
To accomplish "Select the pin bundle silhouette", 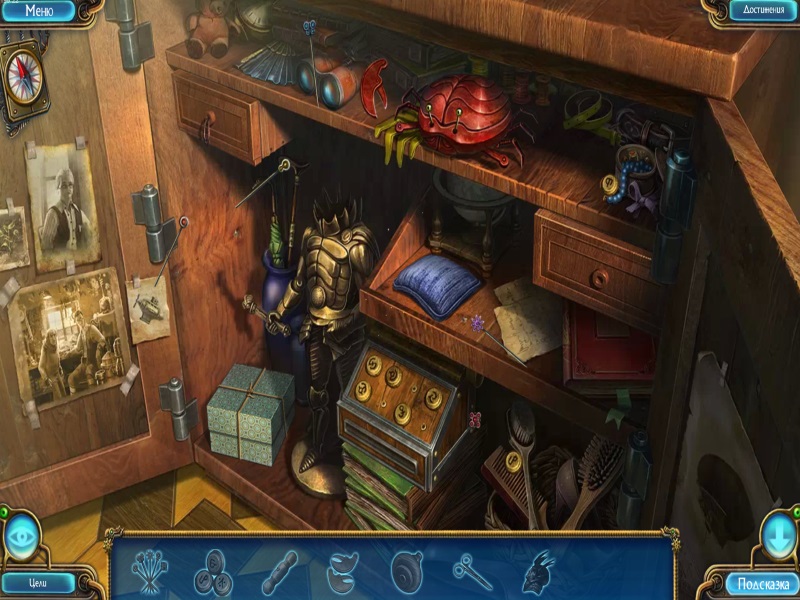I will pyautogui.click(x=150, y=570).
